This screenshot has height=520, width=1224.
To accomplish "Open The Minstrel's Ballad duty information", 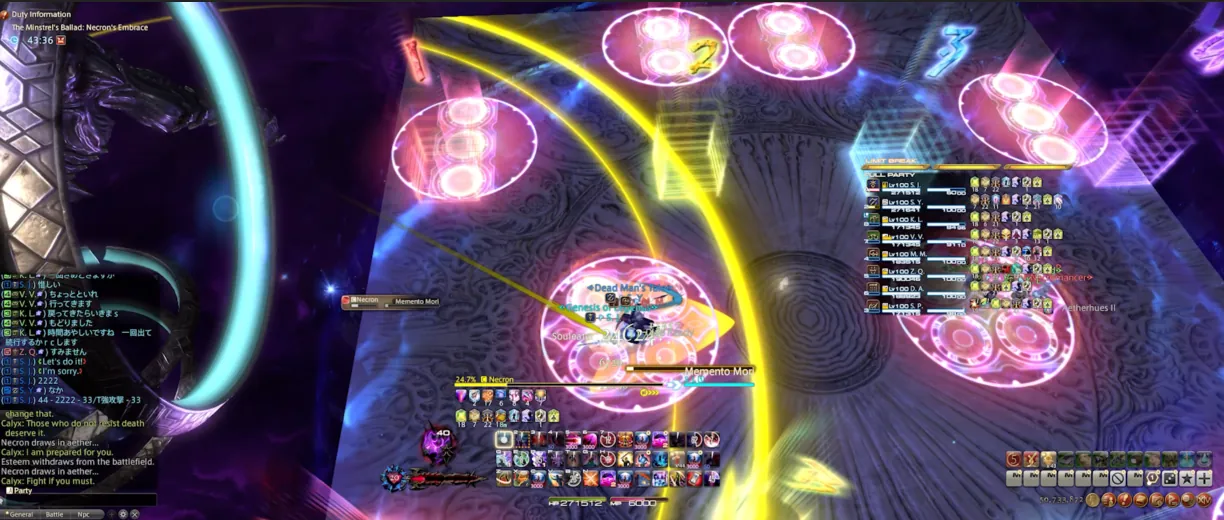I will pos(79,27).
